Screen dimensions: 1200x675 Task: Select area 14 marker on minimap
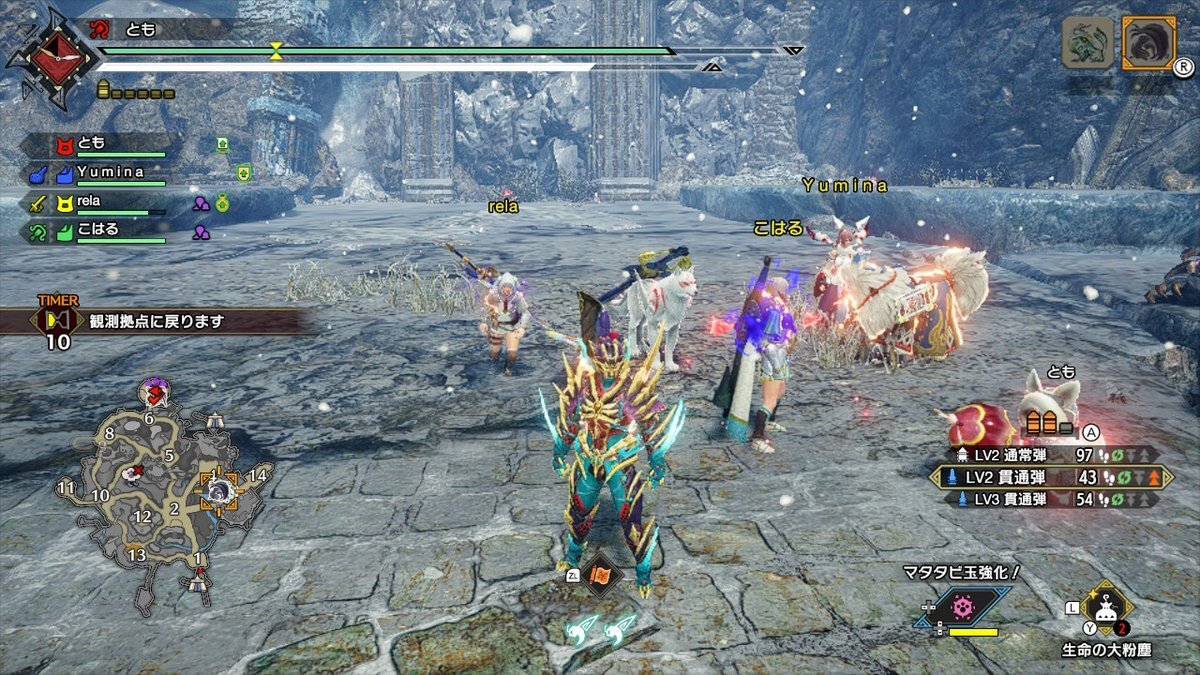coord(259,475)
